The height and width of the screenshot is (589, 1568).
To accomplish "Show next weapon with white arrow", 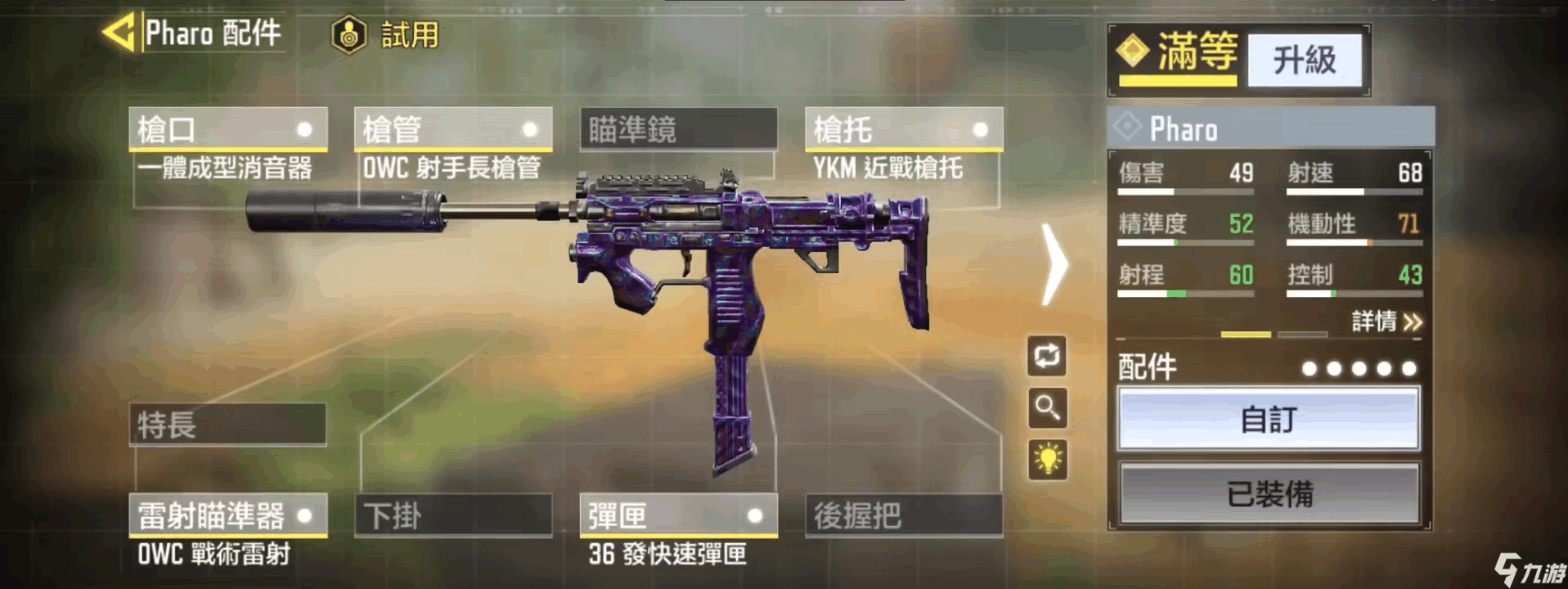I will click(x=1055, y=265).
